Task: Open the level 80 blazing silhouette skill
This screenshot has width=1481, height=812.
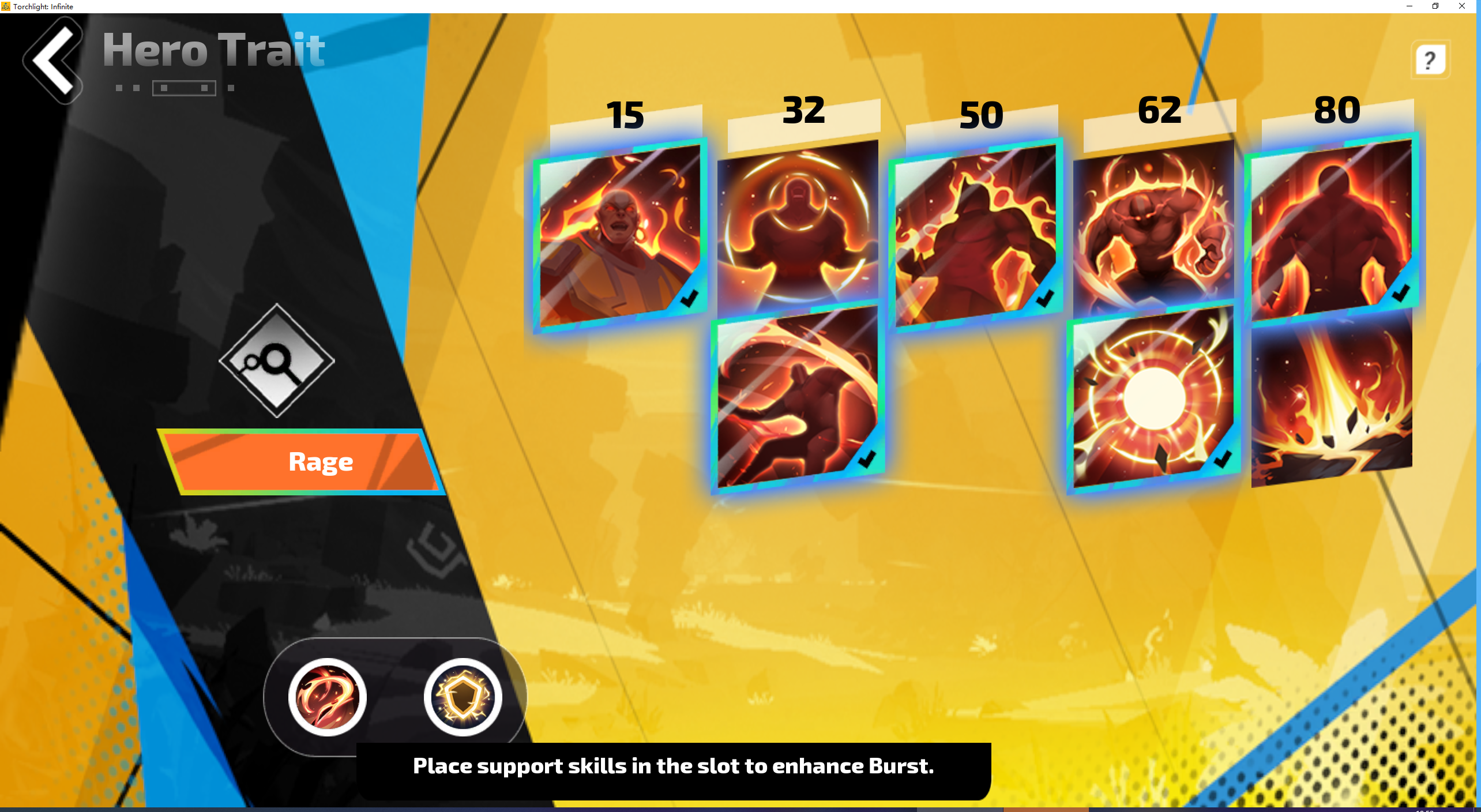Action: (x=1332, y=231)
